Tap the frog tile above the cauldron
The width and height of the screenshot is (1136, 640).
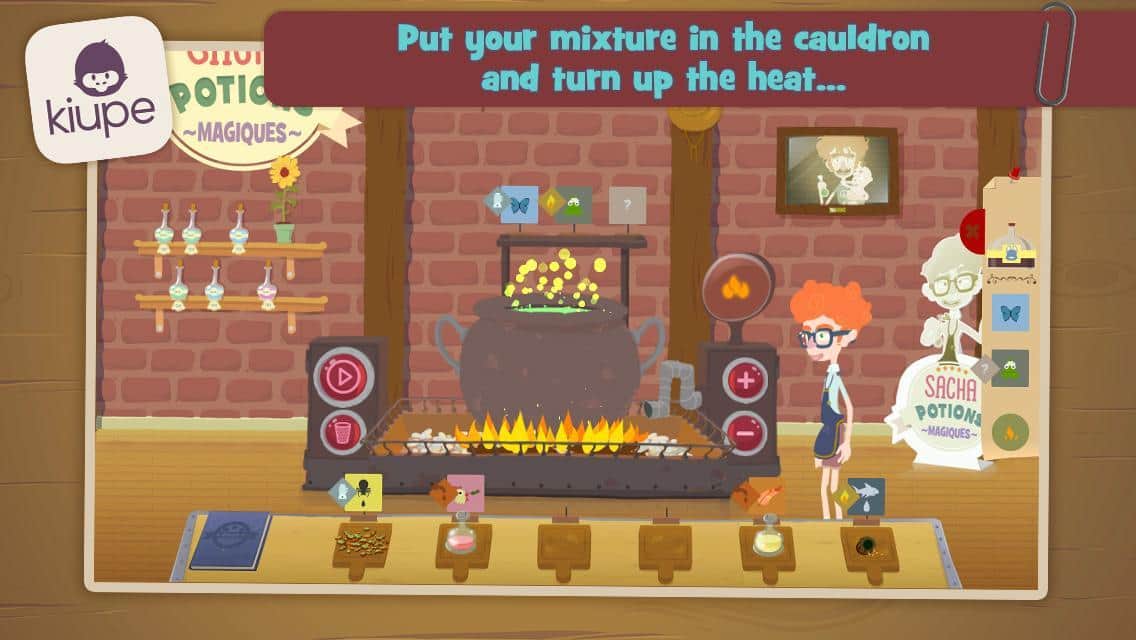click(x=574, y=205)
